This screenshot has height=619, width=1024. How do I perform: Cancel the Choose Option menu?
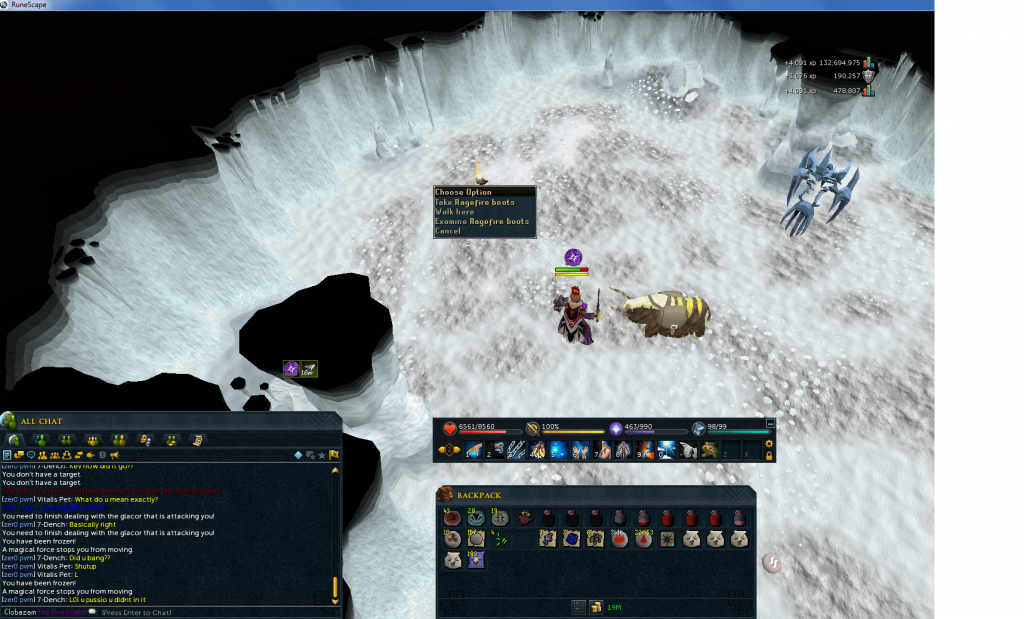pos(448,231)
